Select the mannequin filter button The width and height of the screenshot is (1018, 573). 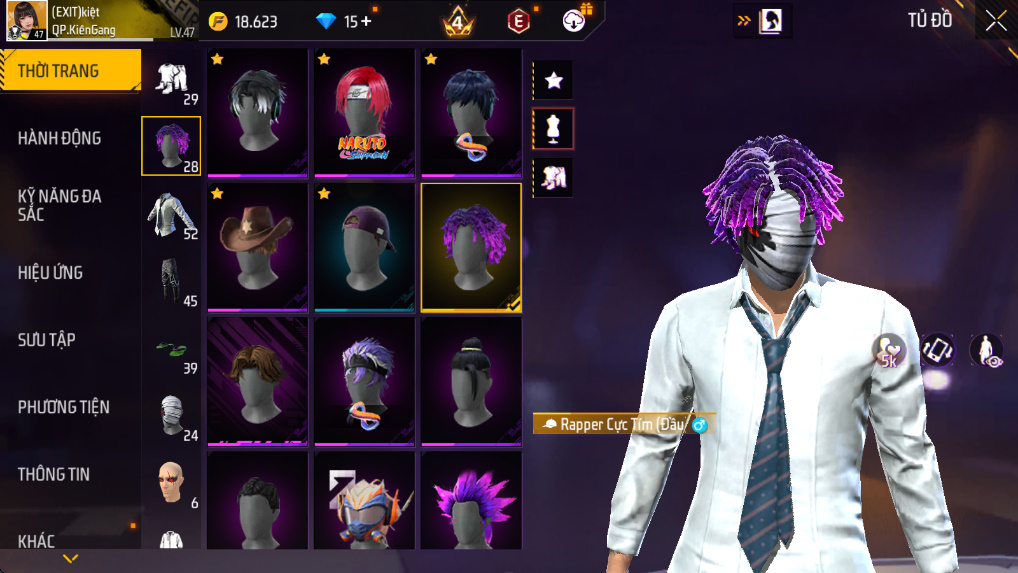(553, 128)
